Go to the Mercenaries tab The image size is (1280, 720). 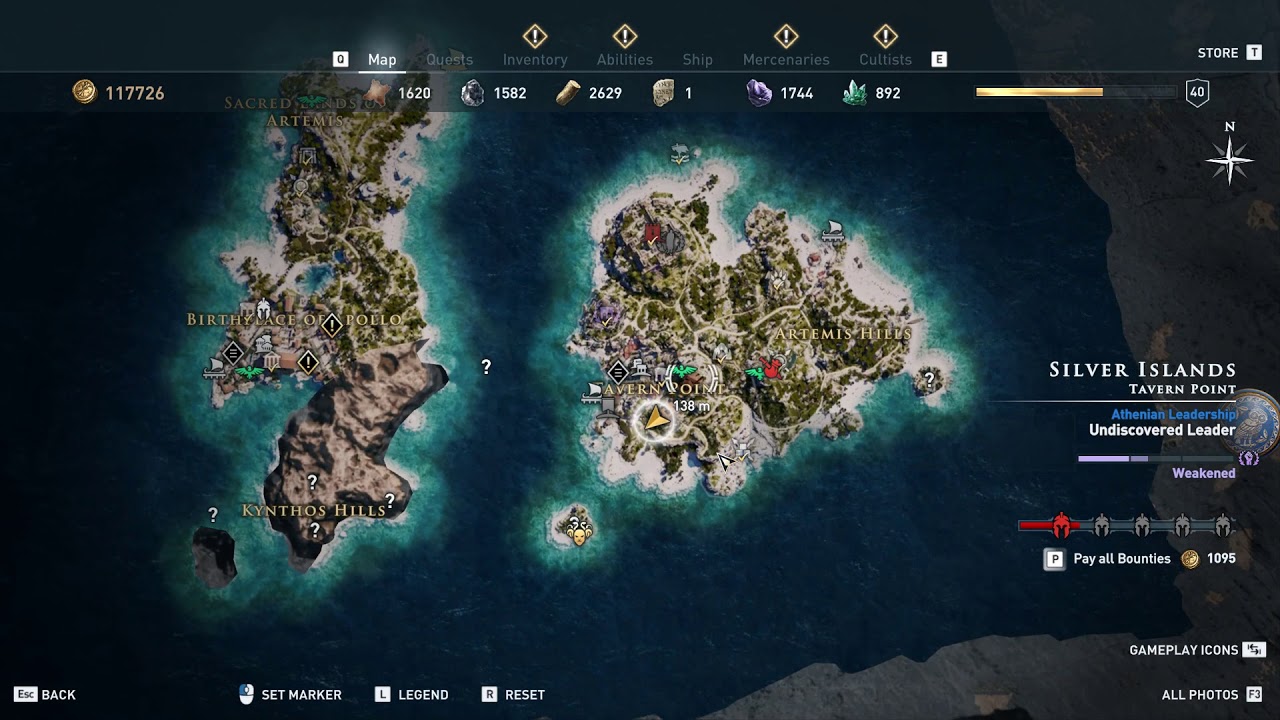click(x=786, y=60)
